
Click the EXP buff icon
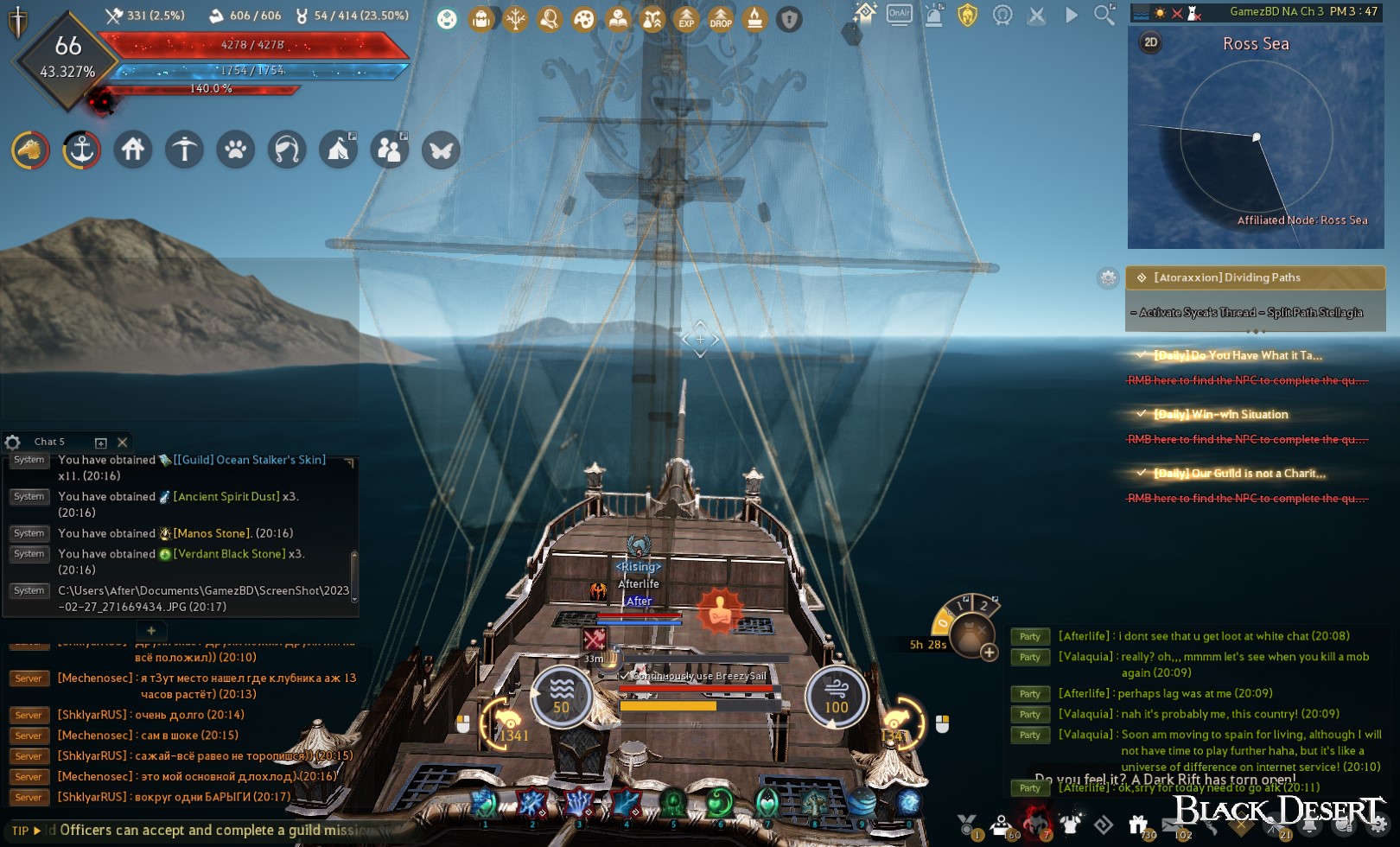coord(686,18)
